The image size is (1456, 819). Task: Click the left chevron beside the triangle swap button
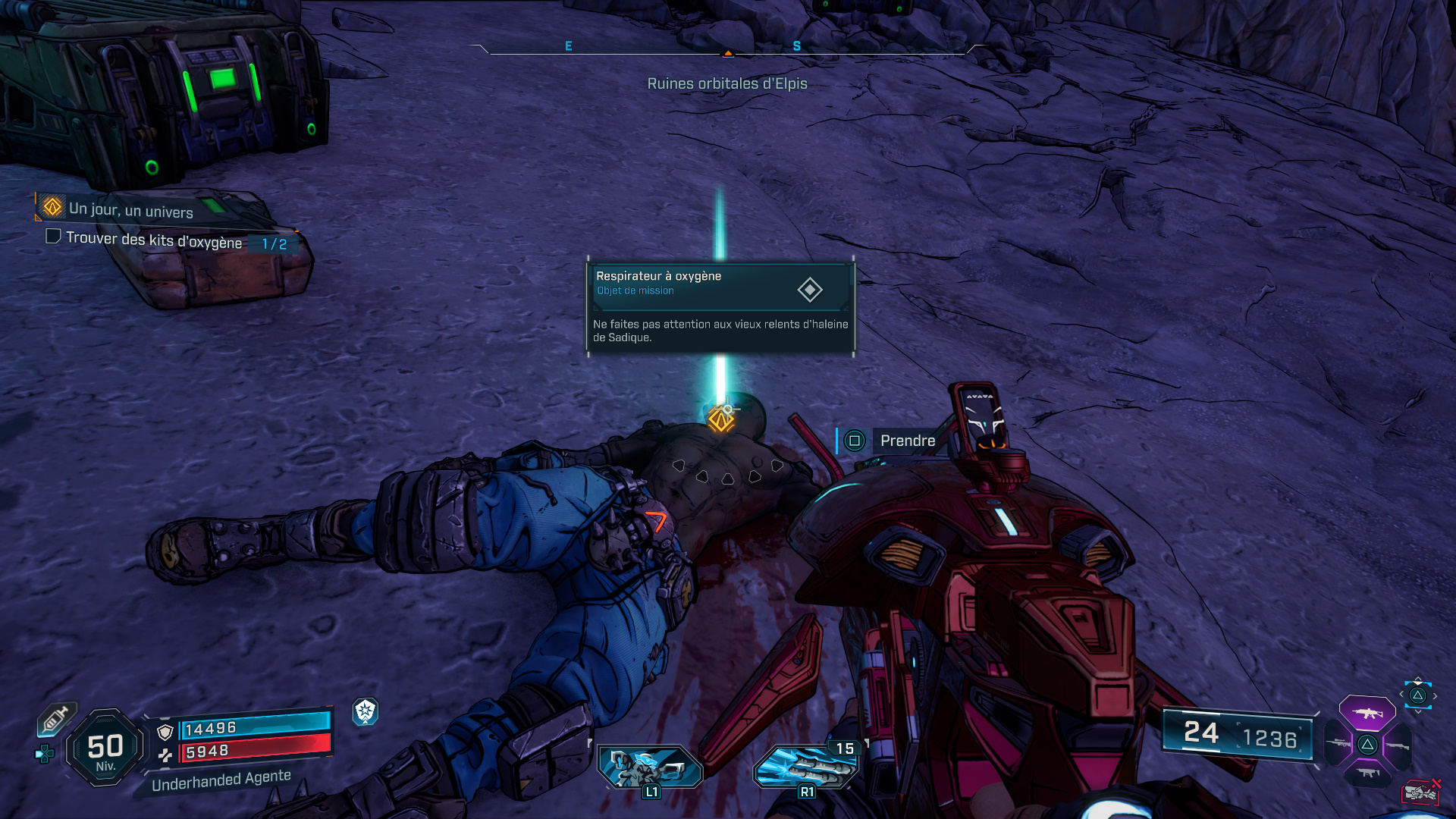1401,694
